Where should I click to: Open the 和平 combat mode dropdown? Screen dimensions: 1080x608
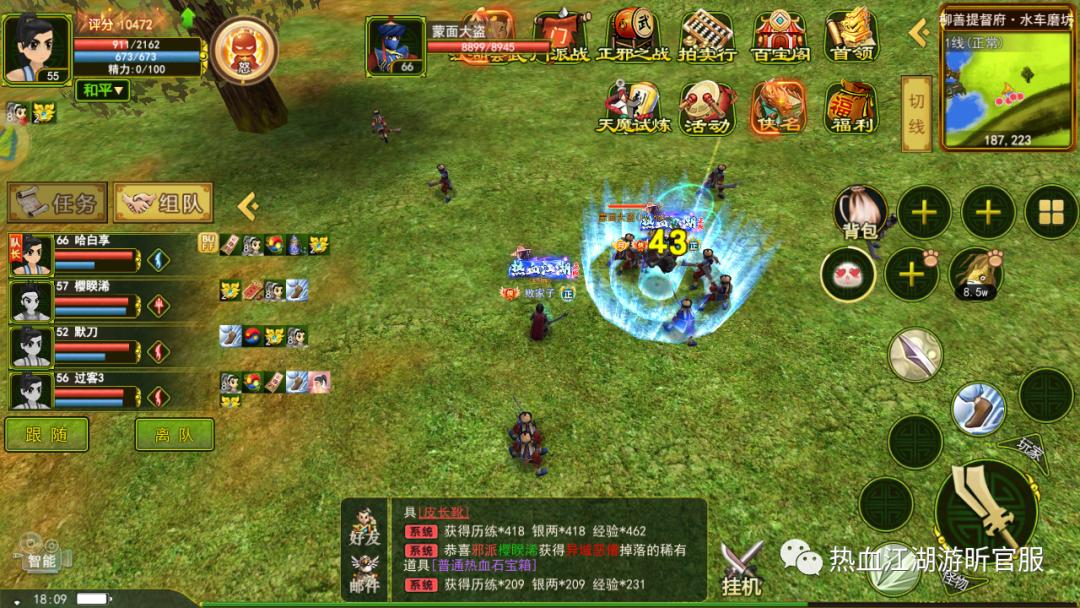click(103, 90)
